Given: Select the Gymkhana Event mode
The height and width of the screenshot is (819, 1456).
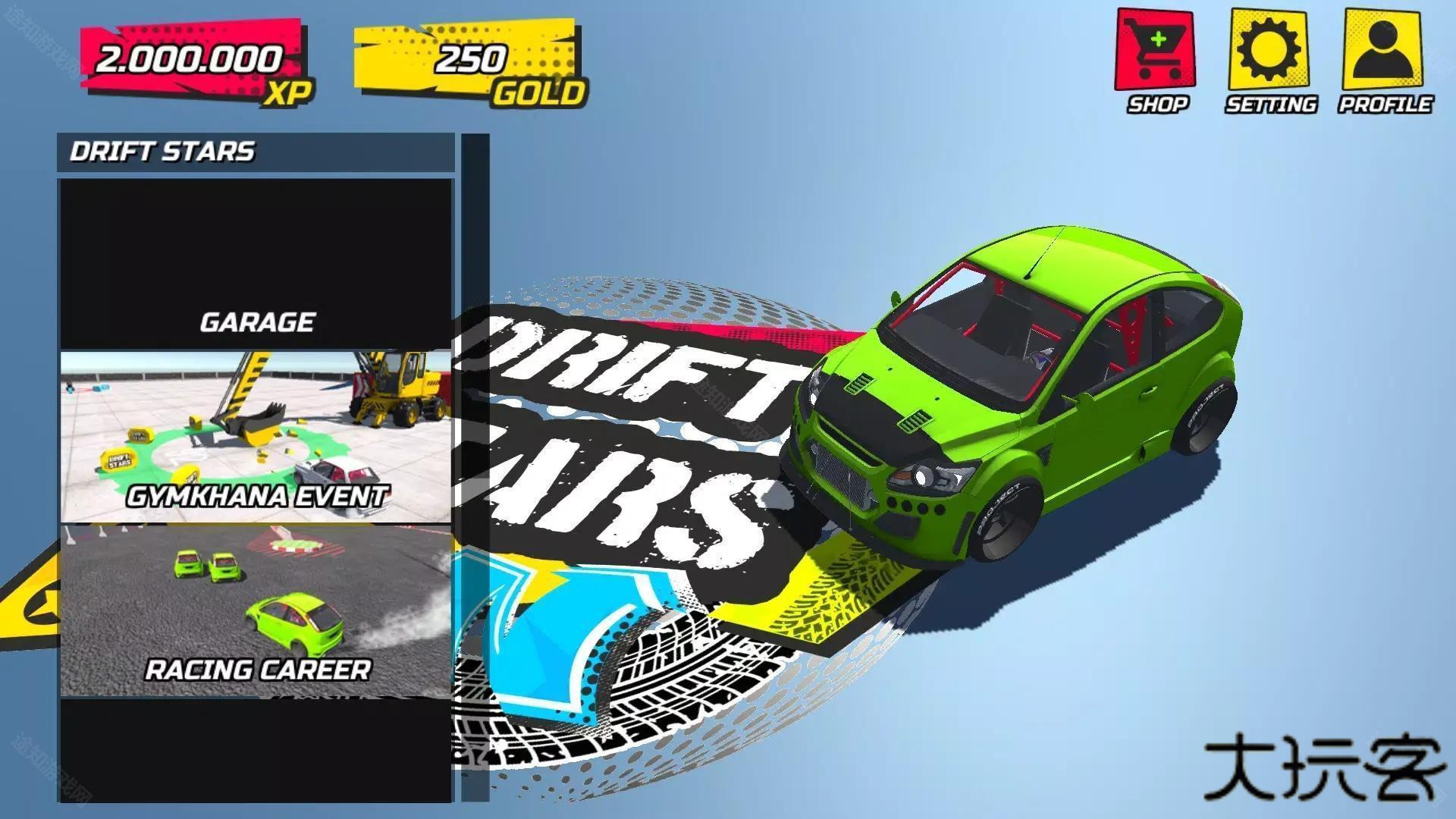Looking at the screenshot, I should (x=256, y=437).
